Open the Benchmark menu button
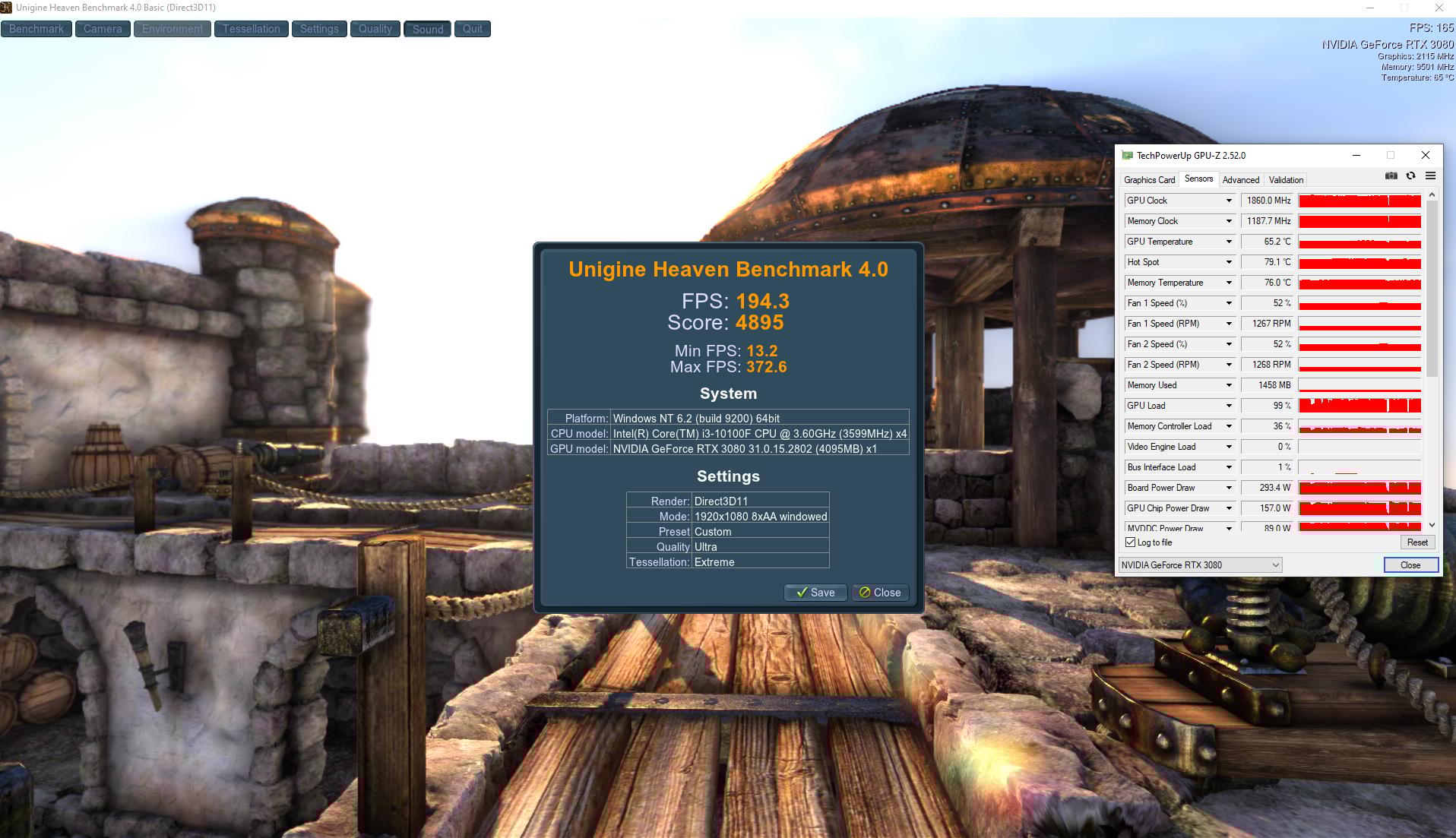The image size is (1456, 838). pyautogui.click(x=36, y=29)
